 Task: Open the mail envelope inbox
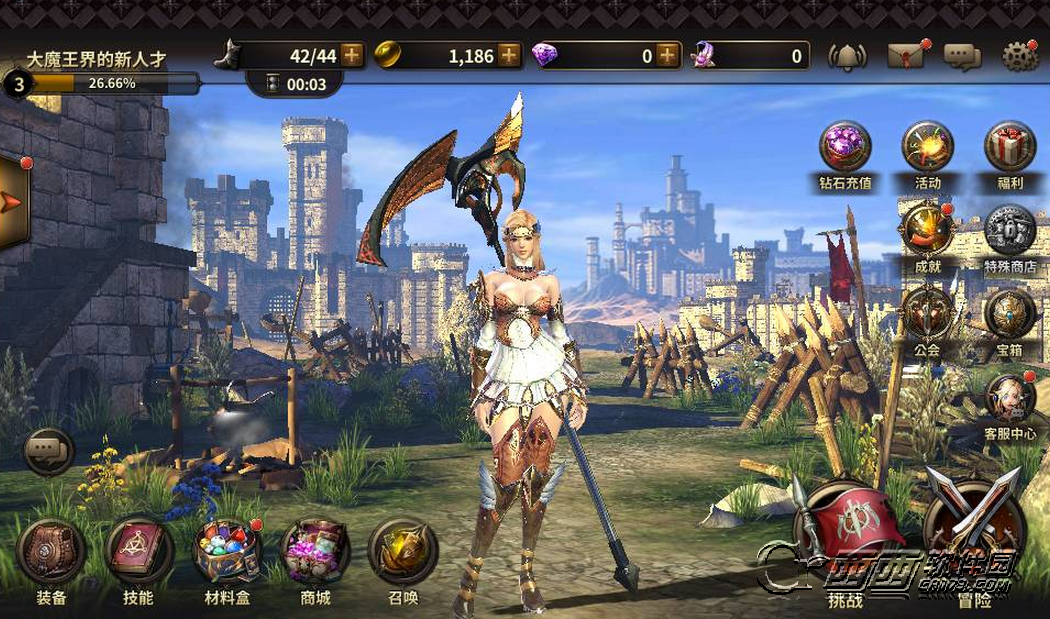click(x=904, y=56)
